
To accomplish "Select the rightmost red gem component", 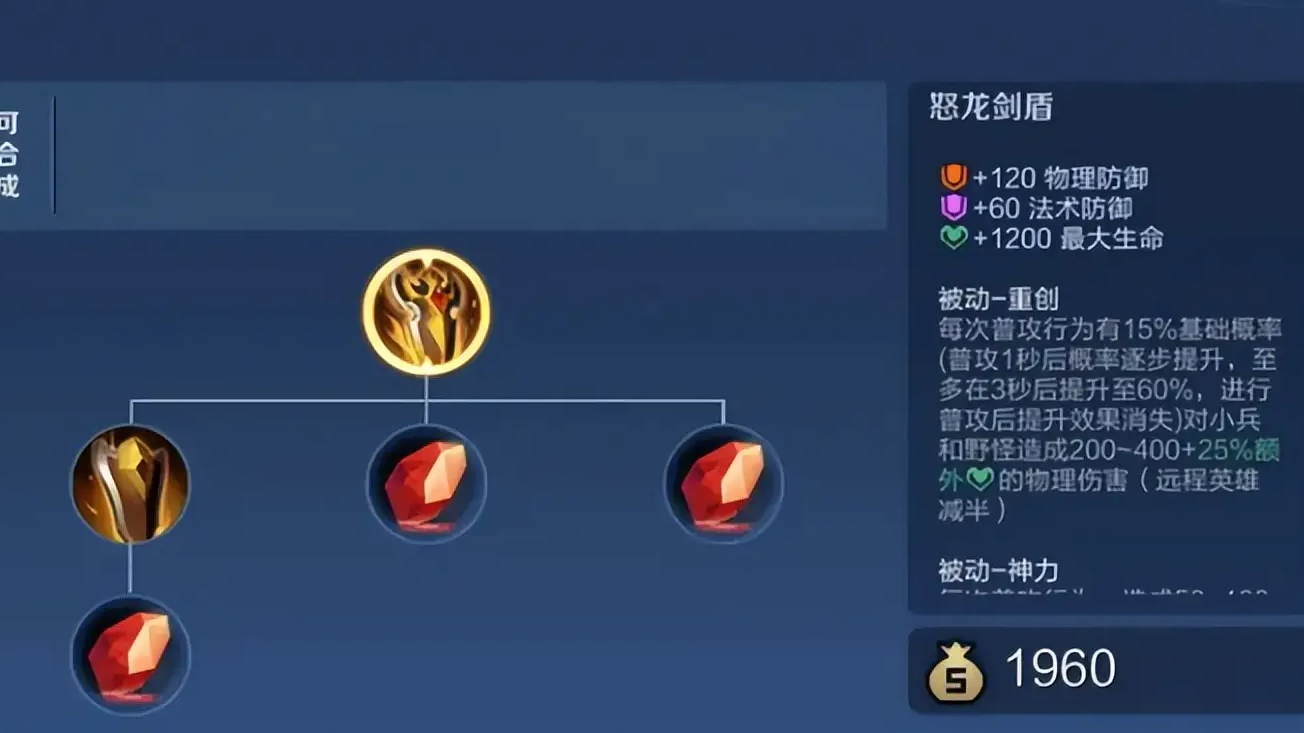I will click(x=721, y=484).
